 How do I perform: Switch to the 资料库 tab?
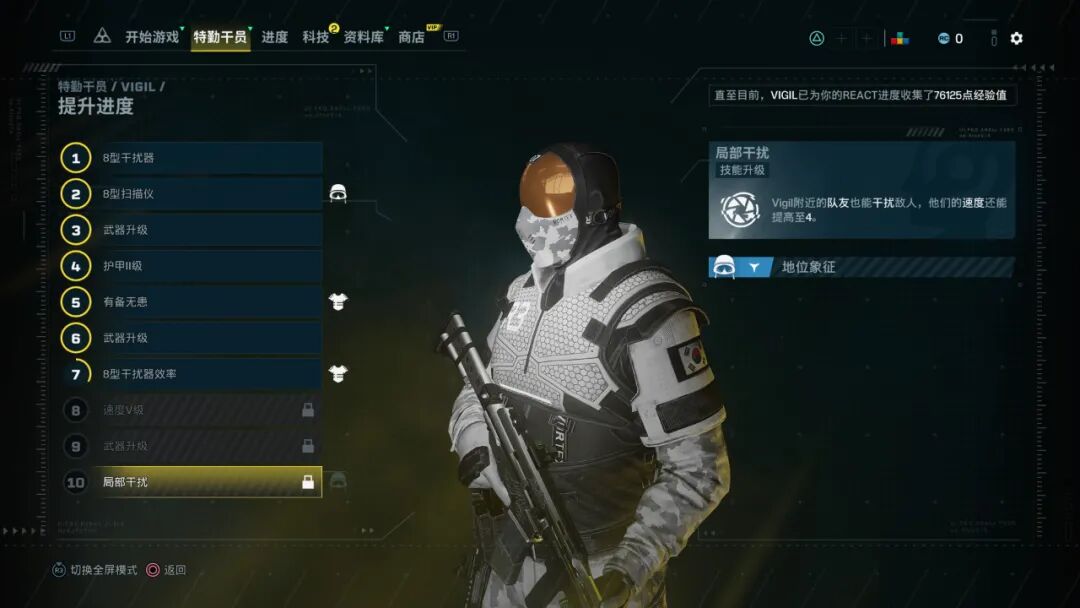[x=363, y=37]
